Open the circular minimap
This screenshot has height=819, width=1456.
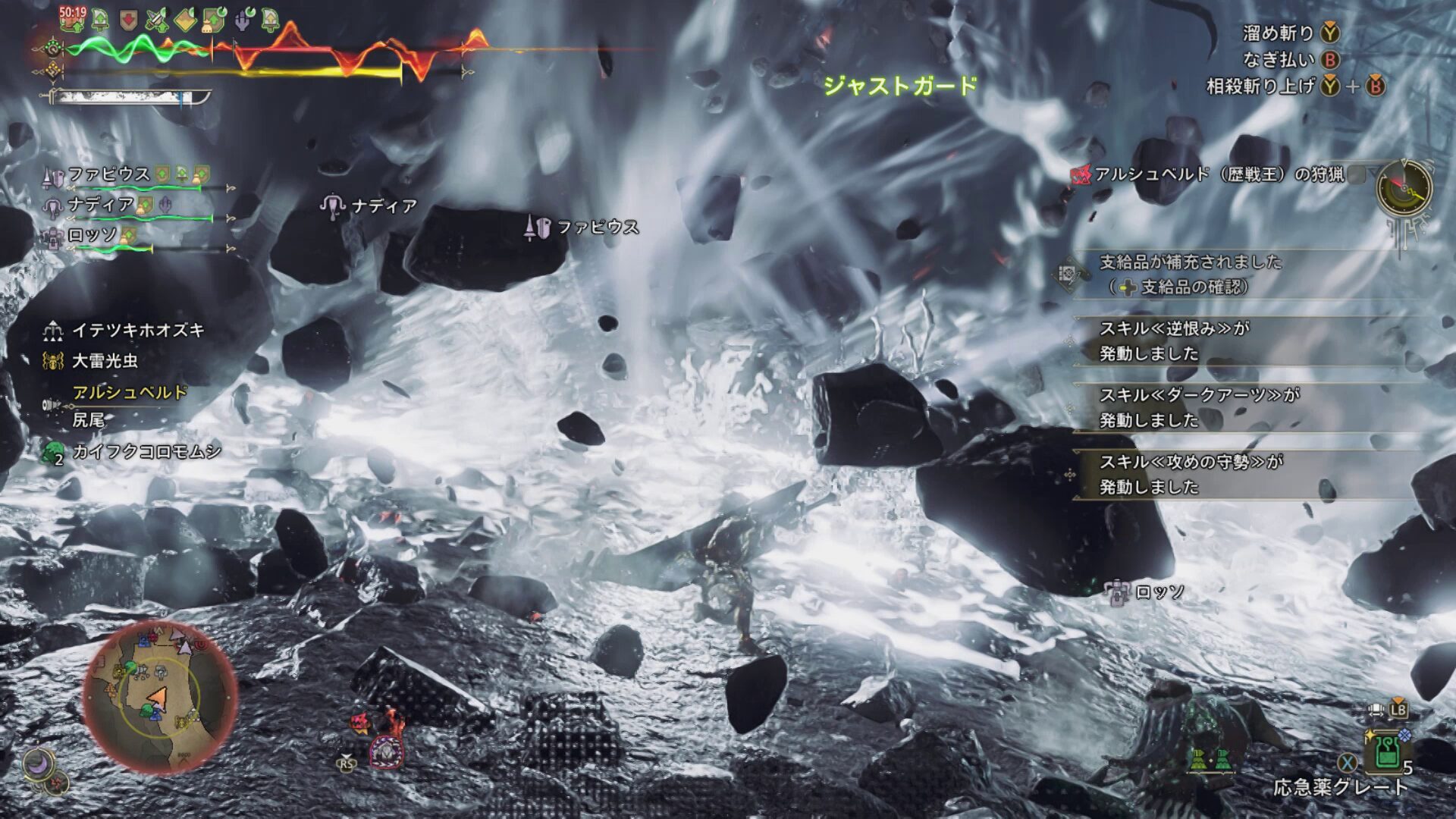tap(159, 696)
